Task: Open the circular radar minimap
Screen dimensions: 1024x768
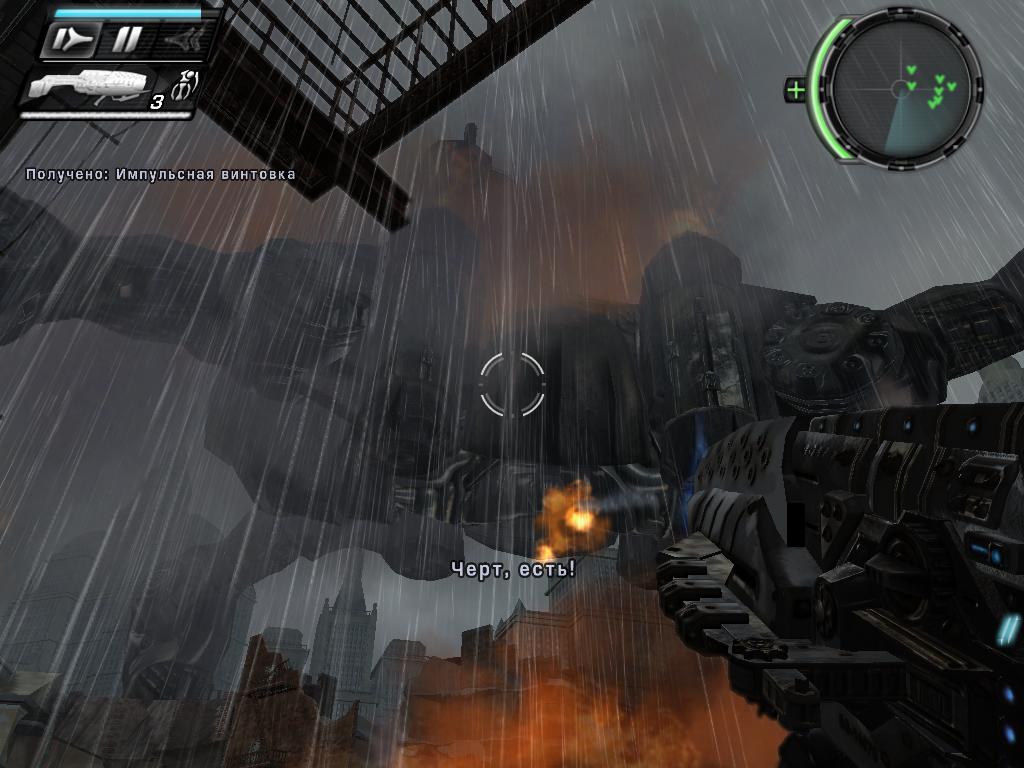Action: pos(901,88)
